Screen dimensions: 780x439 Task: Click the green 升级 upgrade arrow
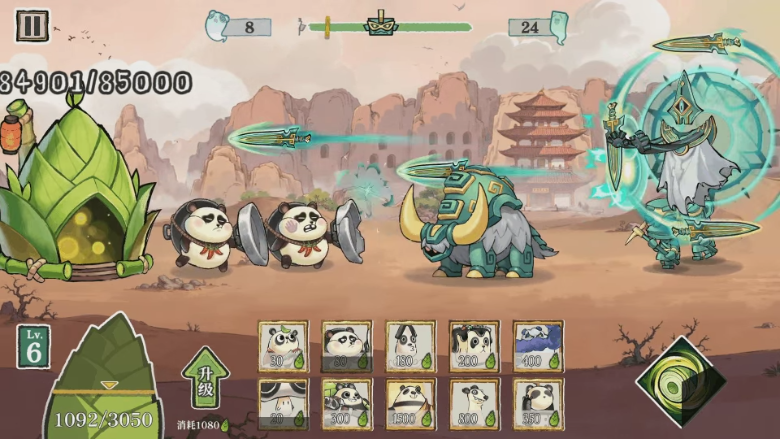coord(205,377)
